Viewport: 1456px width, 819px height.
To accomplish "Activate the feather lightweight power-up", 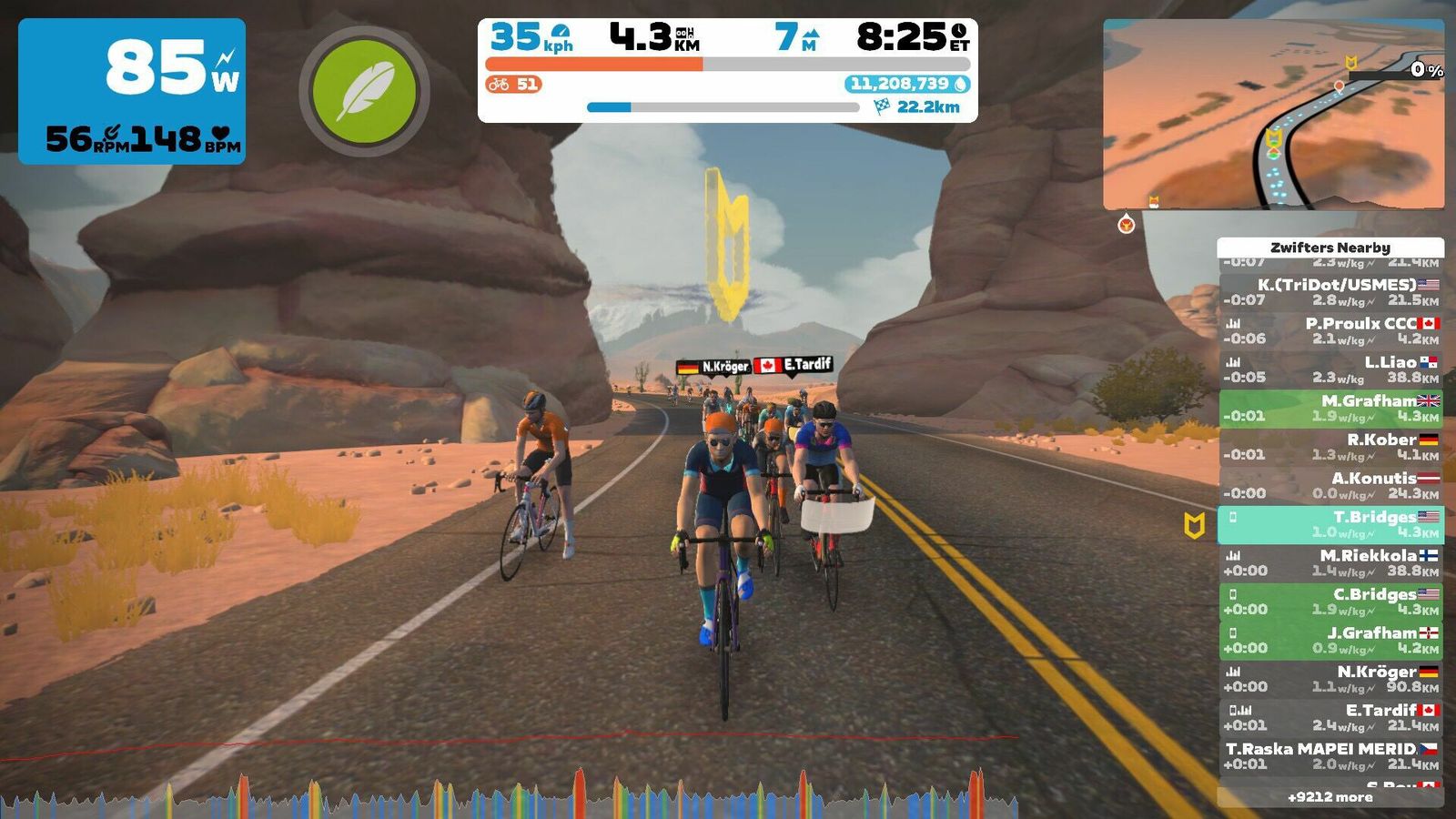I will pyautogui.click(x=364, y=91).
